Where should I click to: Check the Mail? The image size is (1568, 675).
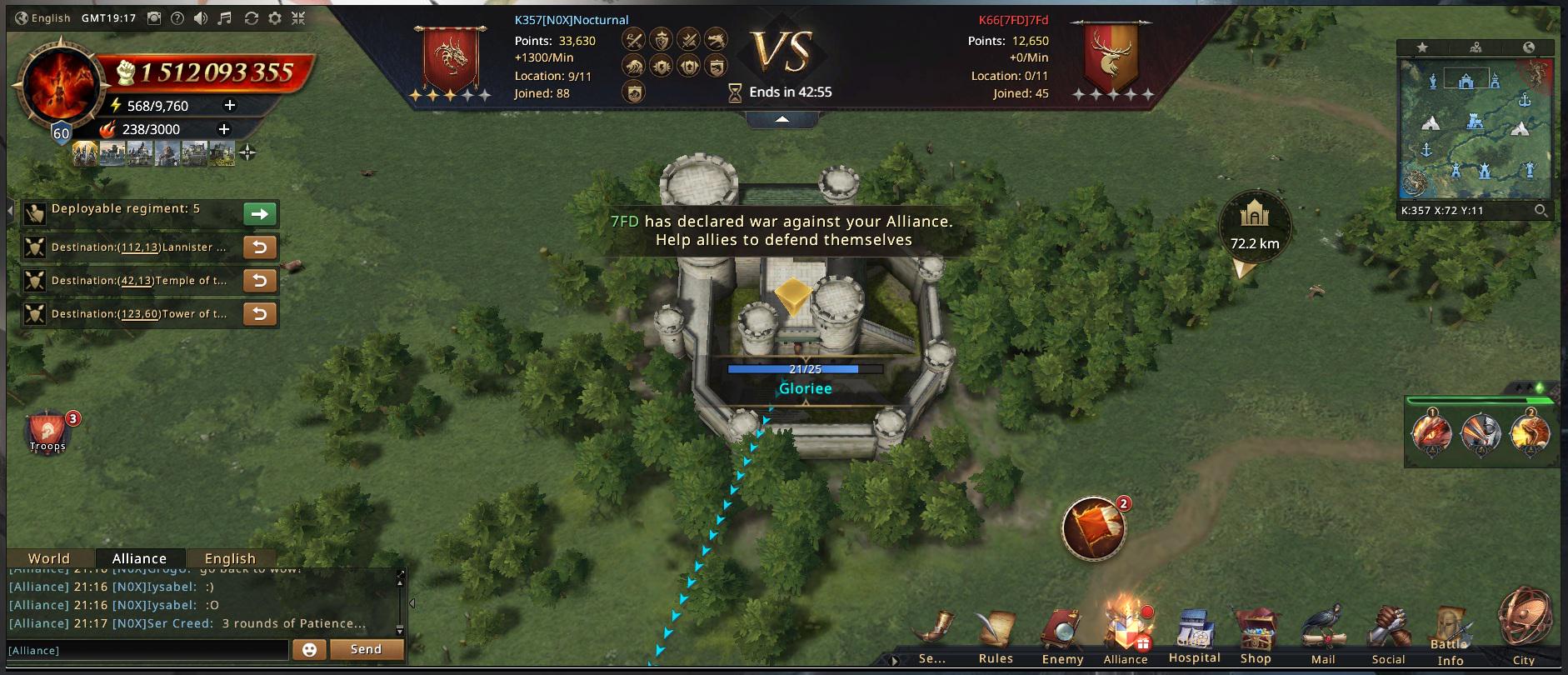pos(1323,637)
